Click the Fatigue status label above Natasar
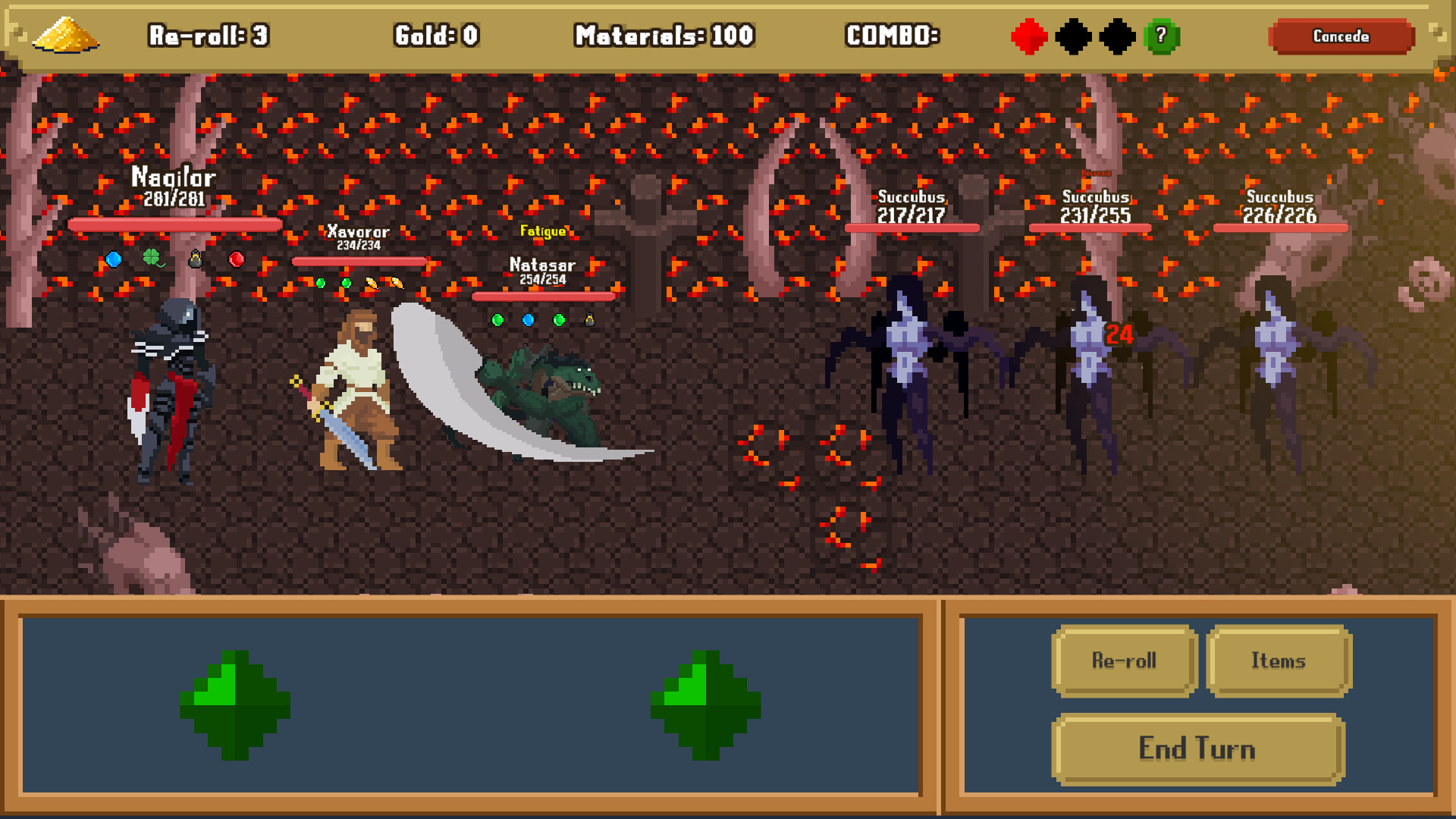The image size is (1456, 819). tap(544, 230)
